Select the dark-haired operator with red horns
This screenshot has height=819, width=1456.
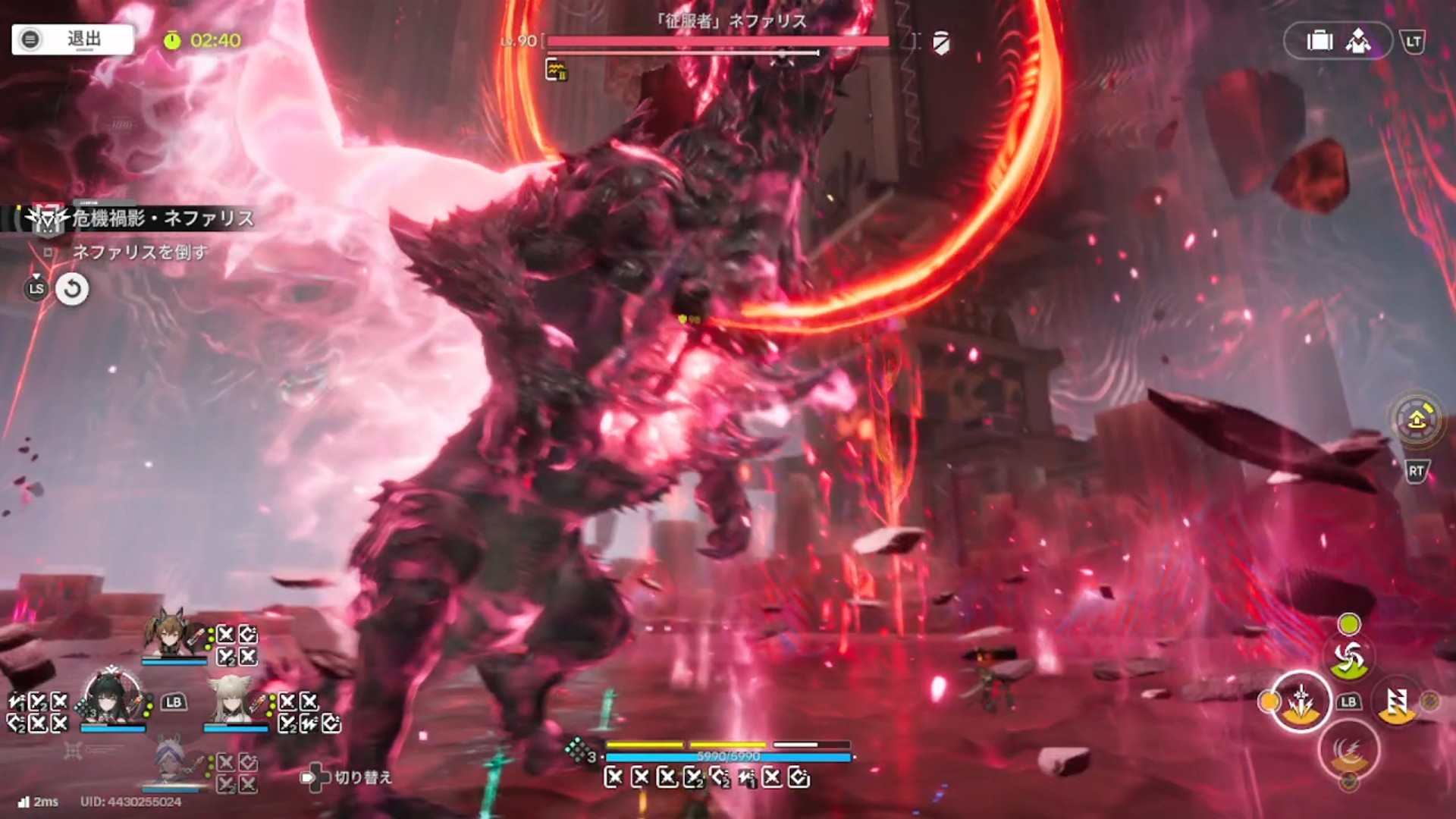click(112, 698)
